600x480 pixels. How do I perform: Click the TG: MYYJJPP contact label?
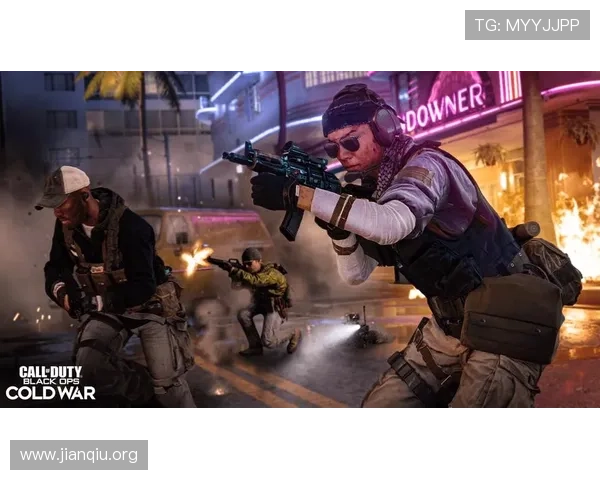tap(527, 25)
